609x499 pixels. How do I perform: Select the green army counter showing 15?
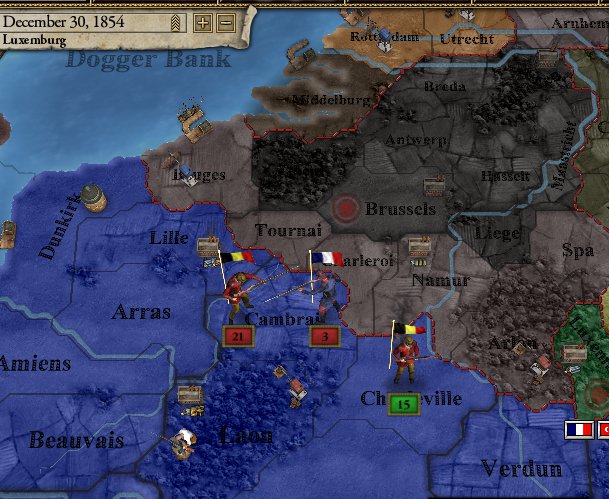pos(403,404)
